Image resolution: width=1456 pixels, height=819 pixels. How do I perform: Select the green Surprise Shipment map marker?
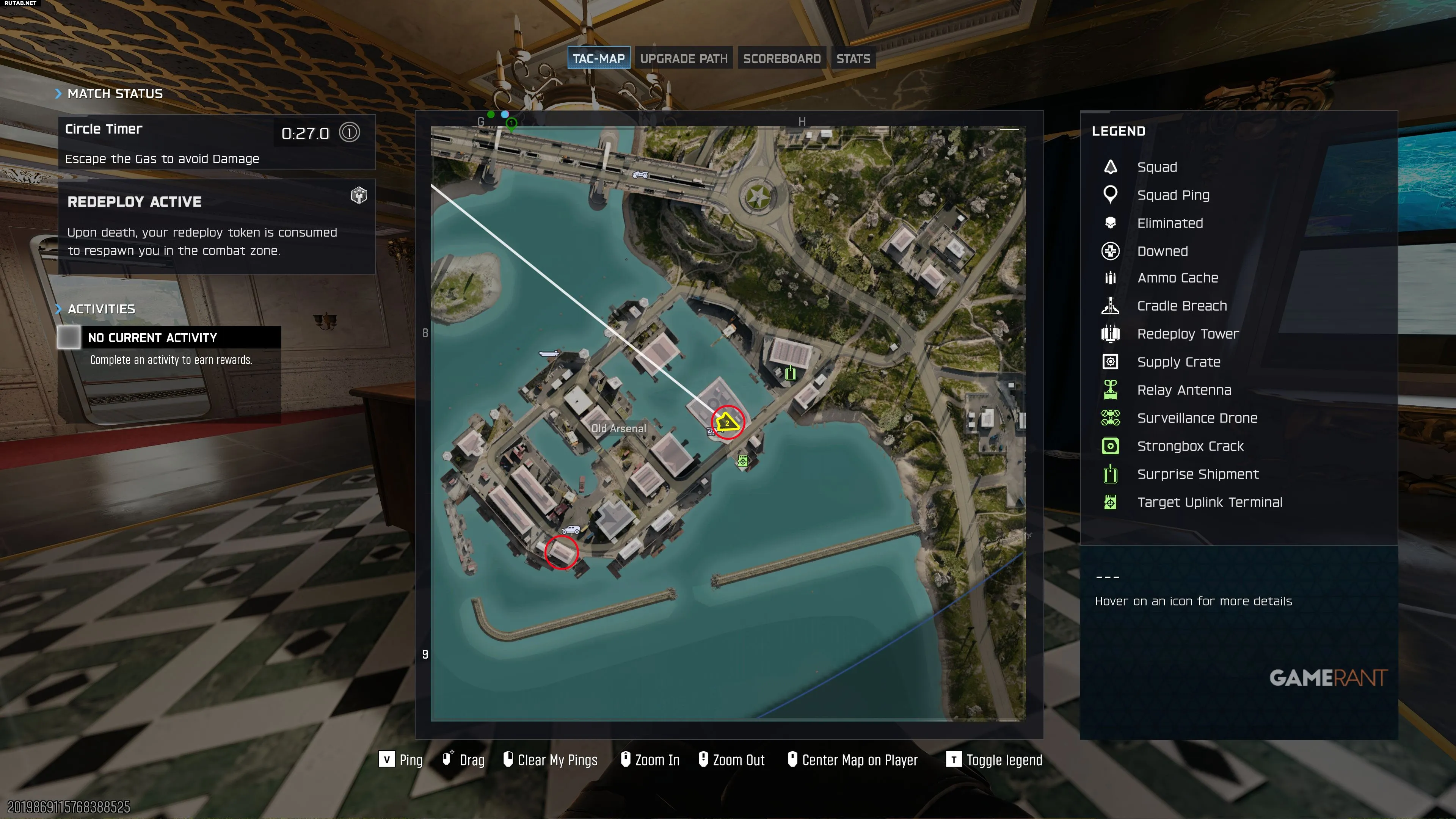(x=790, y=372)
